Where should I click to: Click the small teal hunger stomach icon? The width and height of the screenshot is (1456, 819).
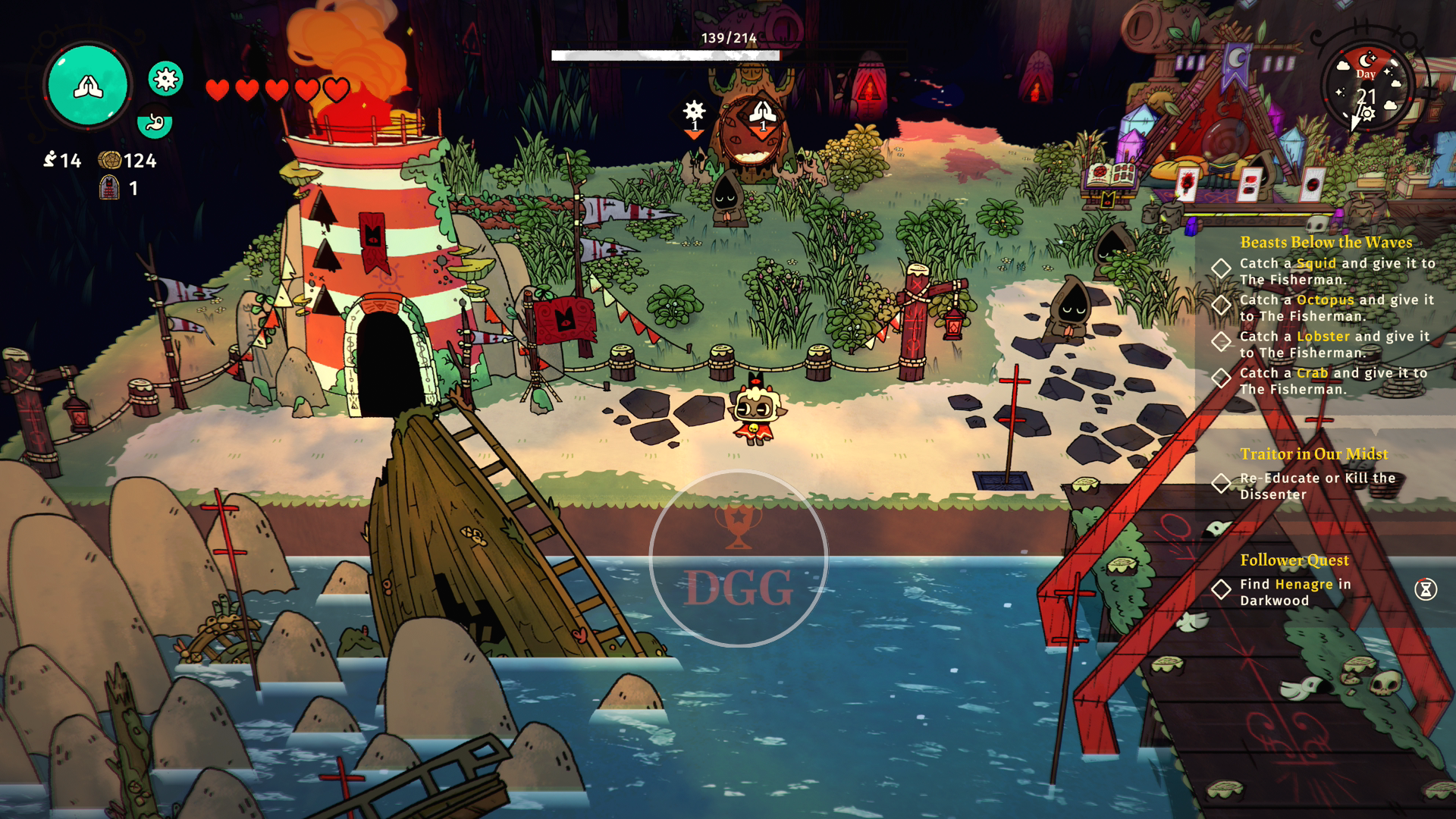[x=155, y=121]
